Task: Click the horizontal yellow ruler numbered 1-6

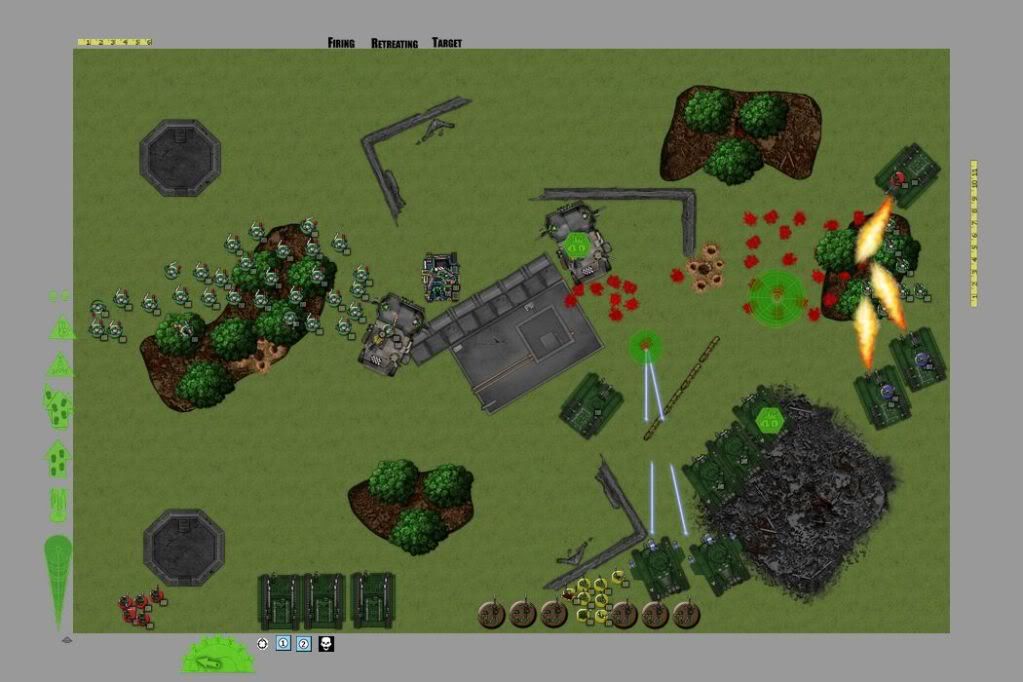Action: [114, 42]
